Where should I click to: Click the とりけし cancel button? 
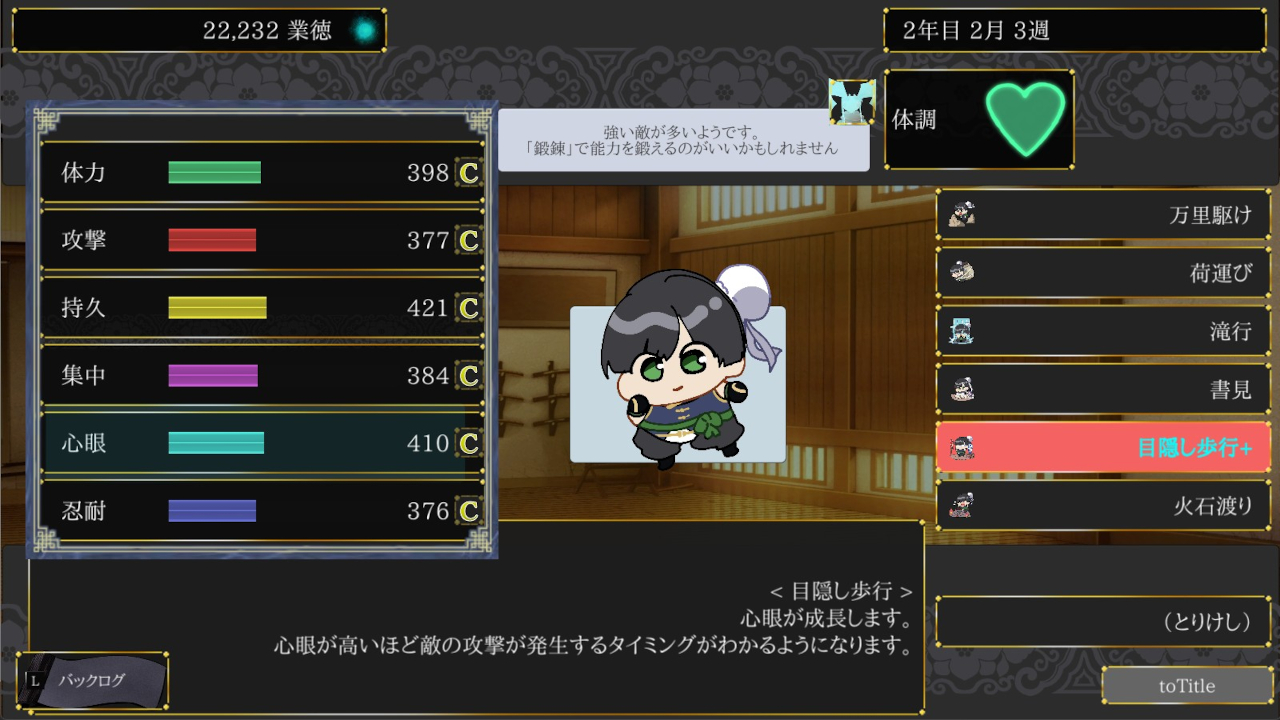pos(1103,622)
